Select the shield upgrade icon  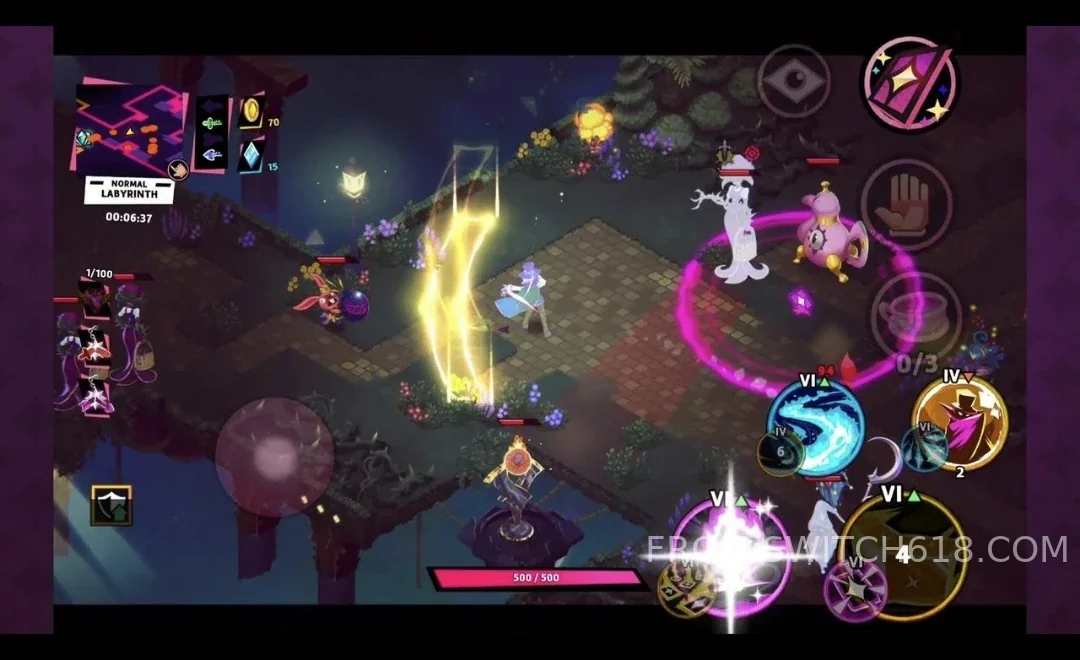pyautogui.click(x=110, y=505)
